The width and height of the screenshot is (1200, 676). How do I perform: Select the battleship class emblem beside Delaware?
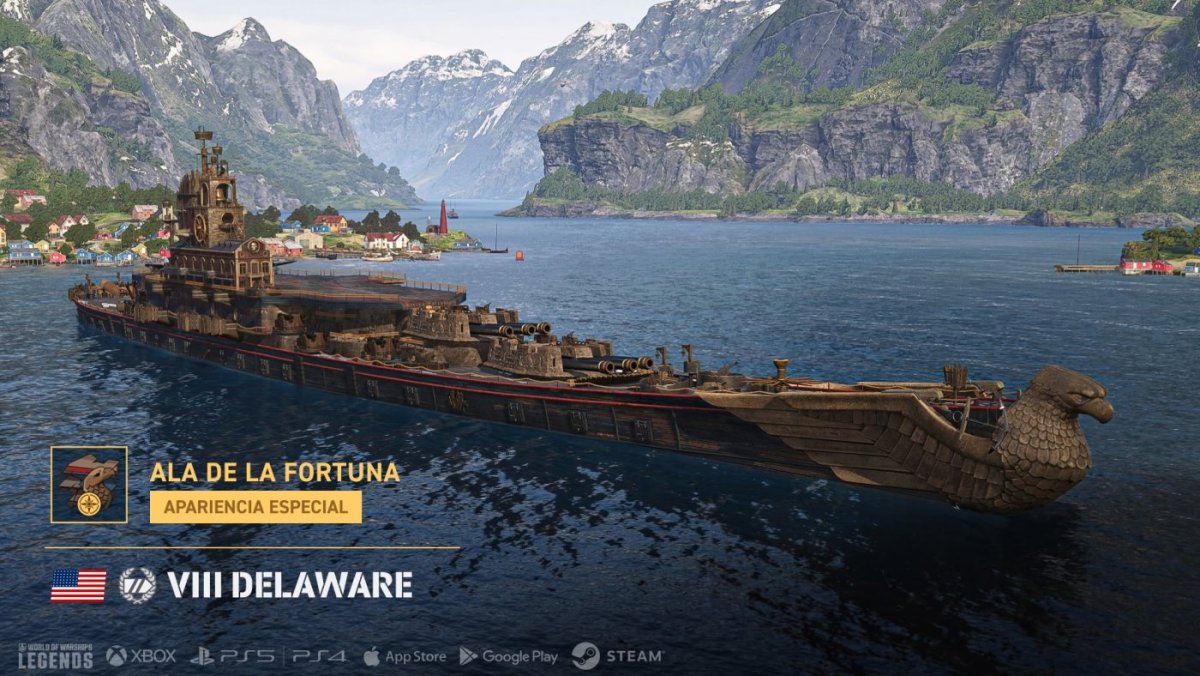[x=137, y=585]
